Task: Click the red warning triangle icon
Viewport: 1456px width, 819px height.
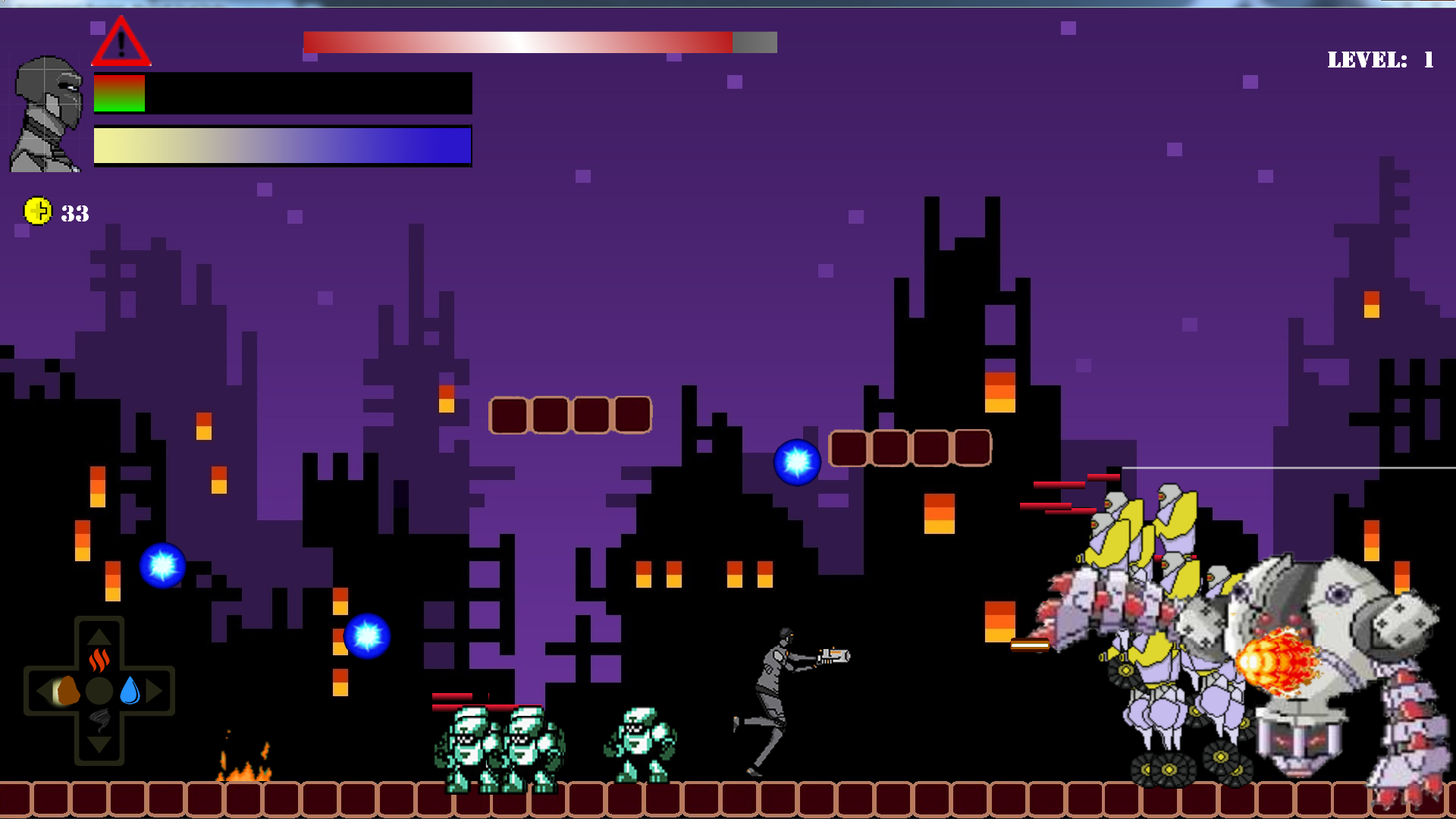Action: 121,43
